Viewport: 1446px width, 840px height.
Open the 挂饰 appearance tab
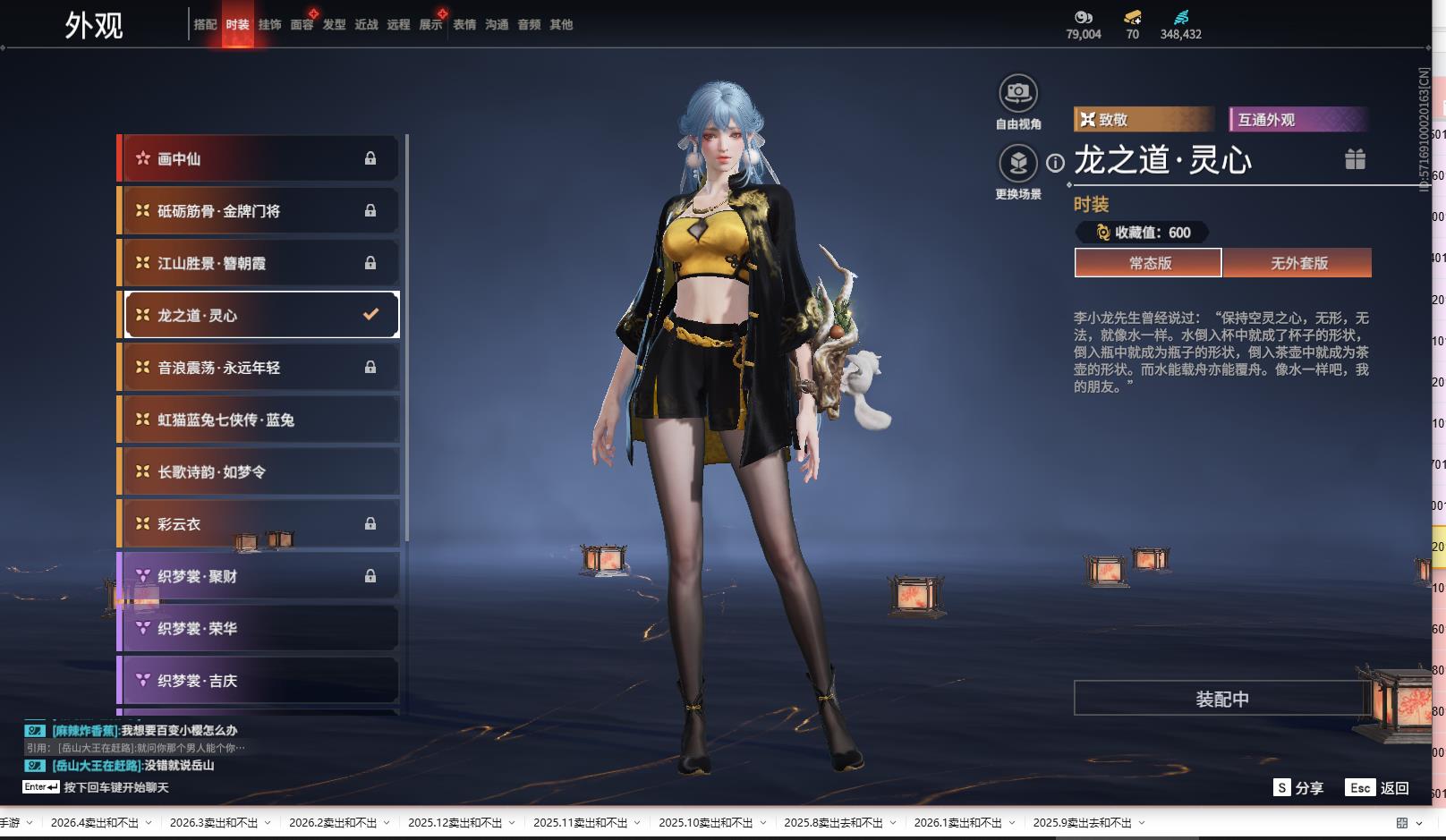[269, 25]
